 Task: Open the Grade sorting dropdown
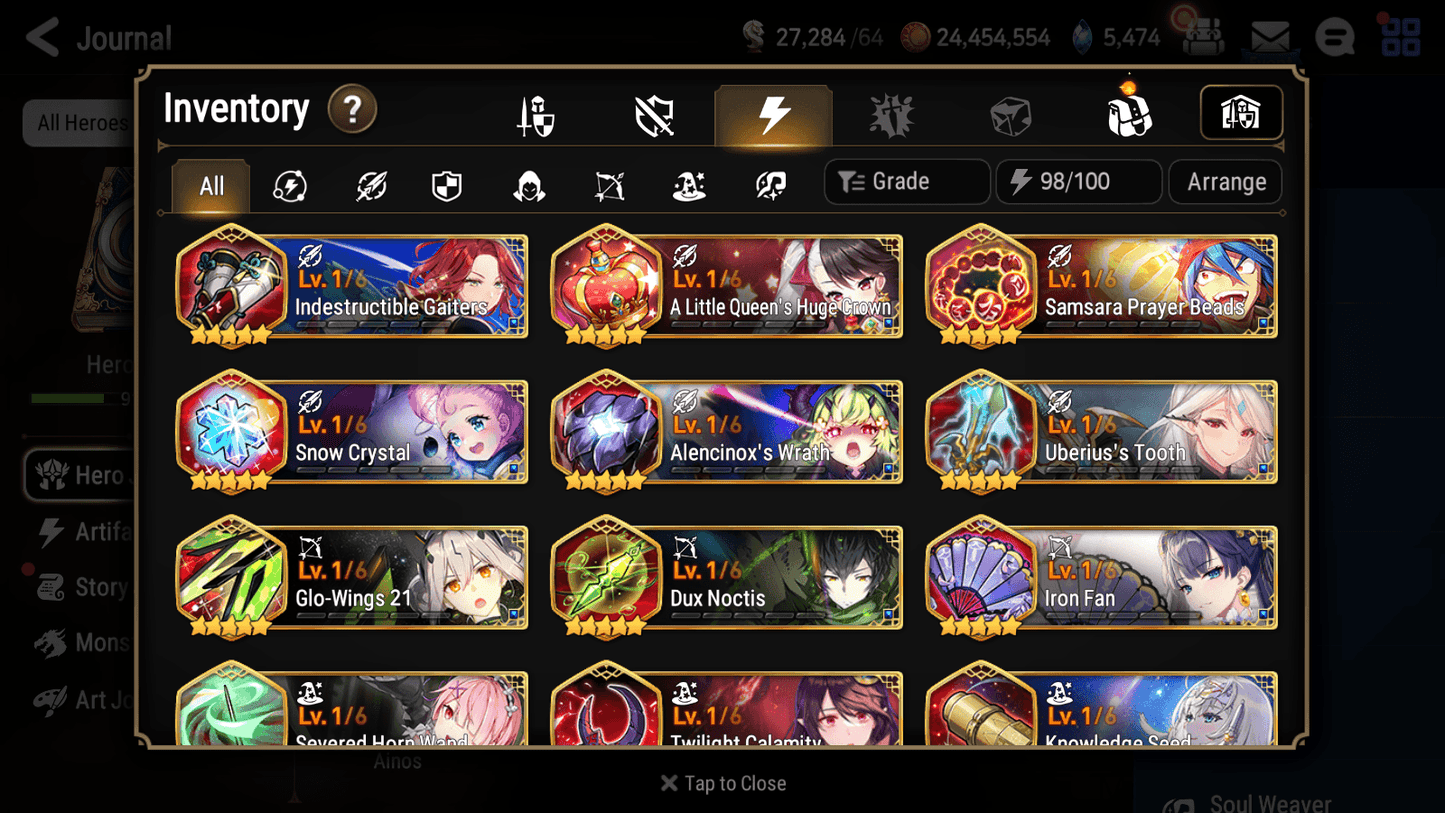click(x=906, y=181)
